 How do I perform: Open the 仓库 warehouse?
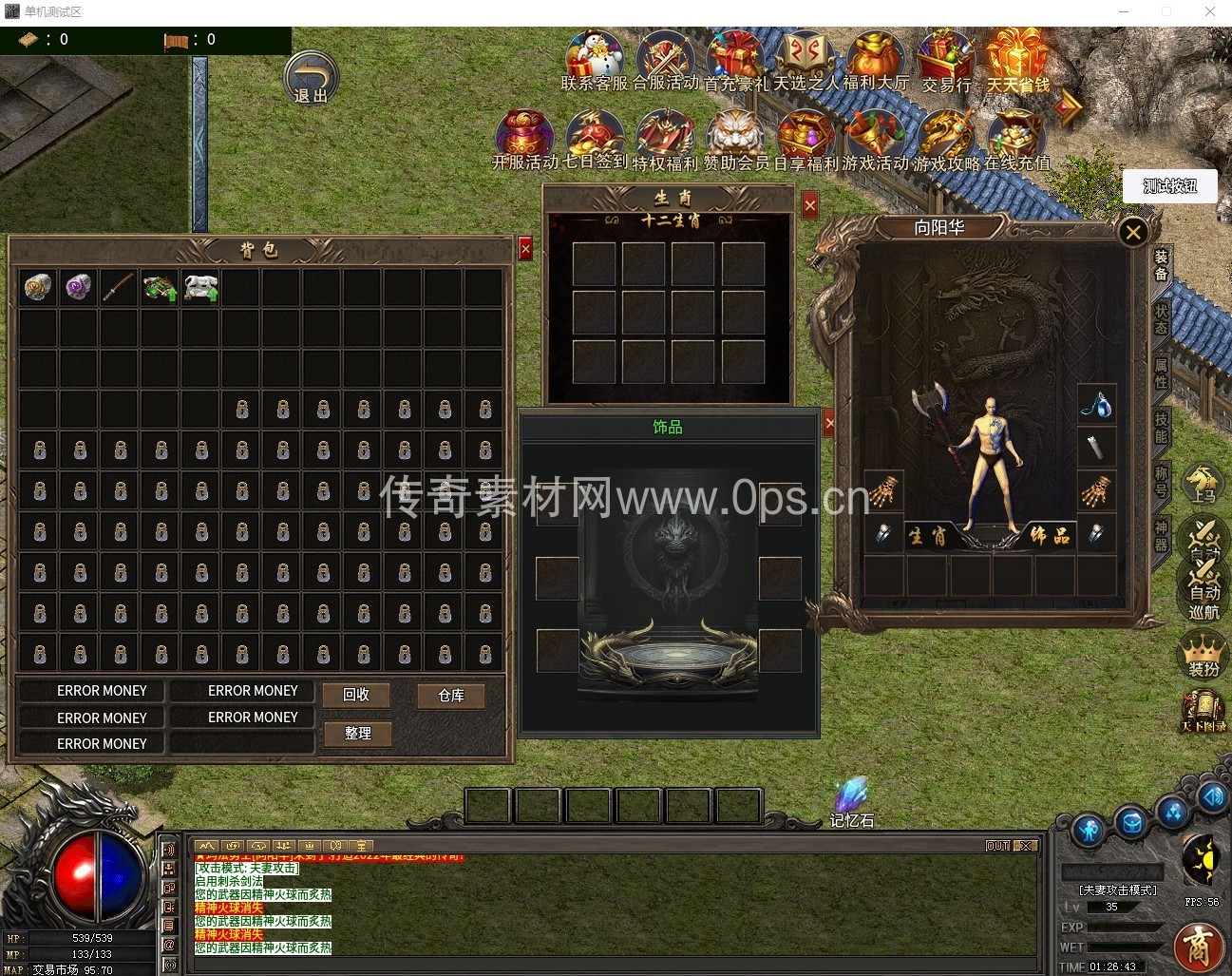(x=451, y=696)
